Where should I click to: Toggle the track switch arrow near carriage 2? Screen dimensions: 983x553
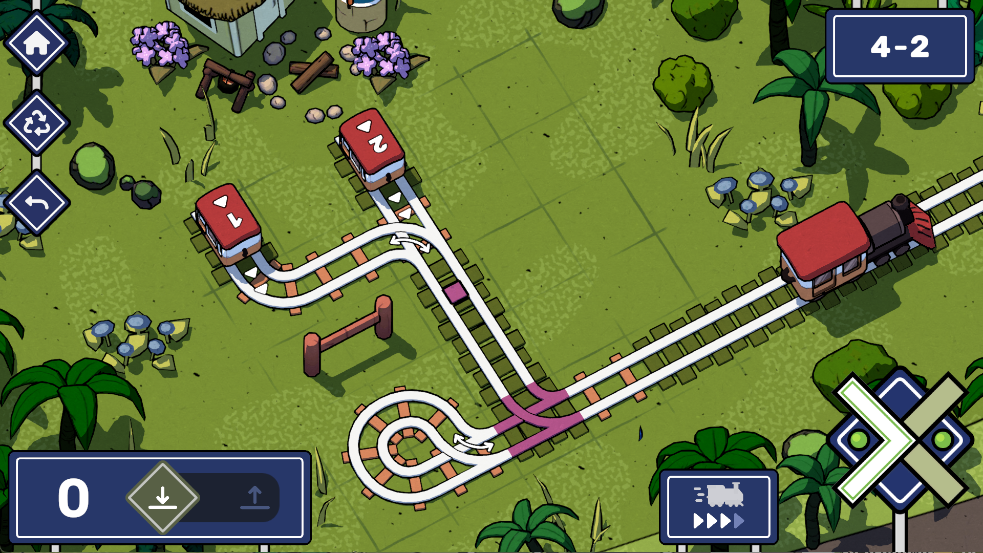click(409, 241)
